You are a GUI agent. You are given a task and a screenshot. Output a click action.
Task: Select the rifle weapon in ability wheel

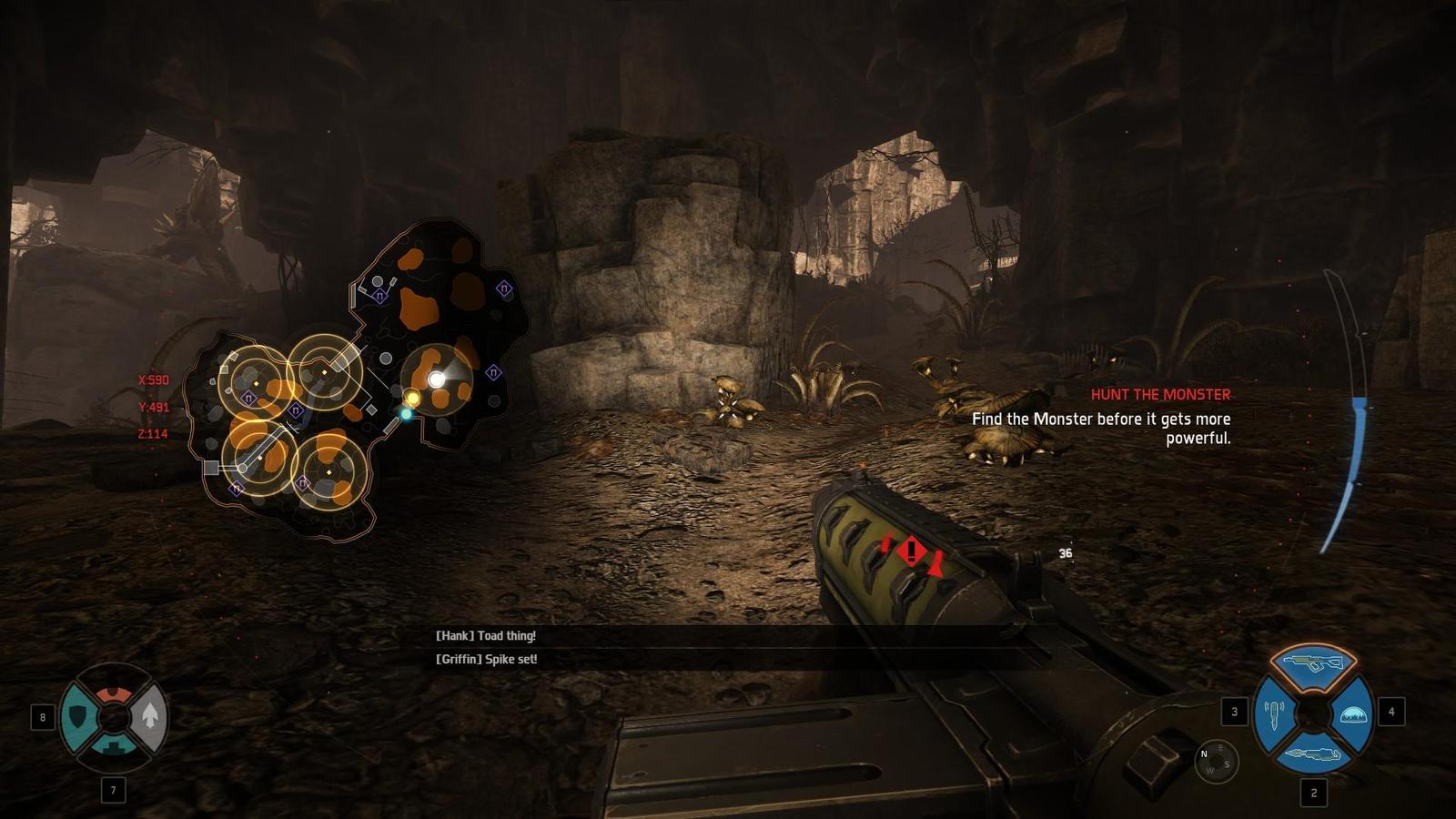(1312, 662)
